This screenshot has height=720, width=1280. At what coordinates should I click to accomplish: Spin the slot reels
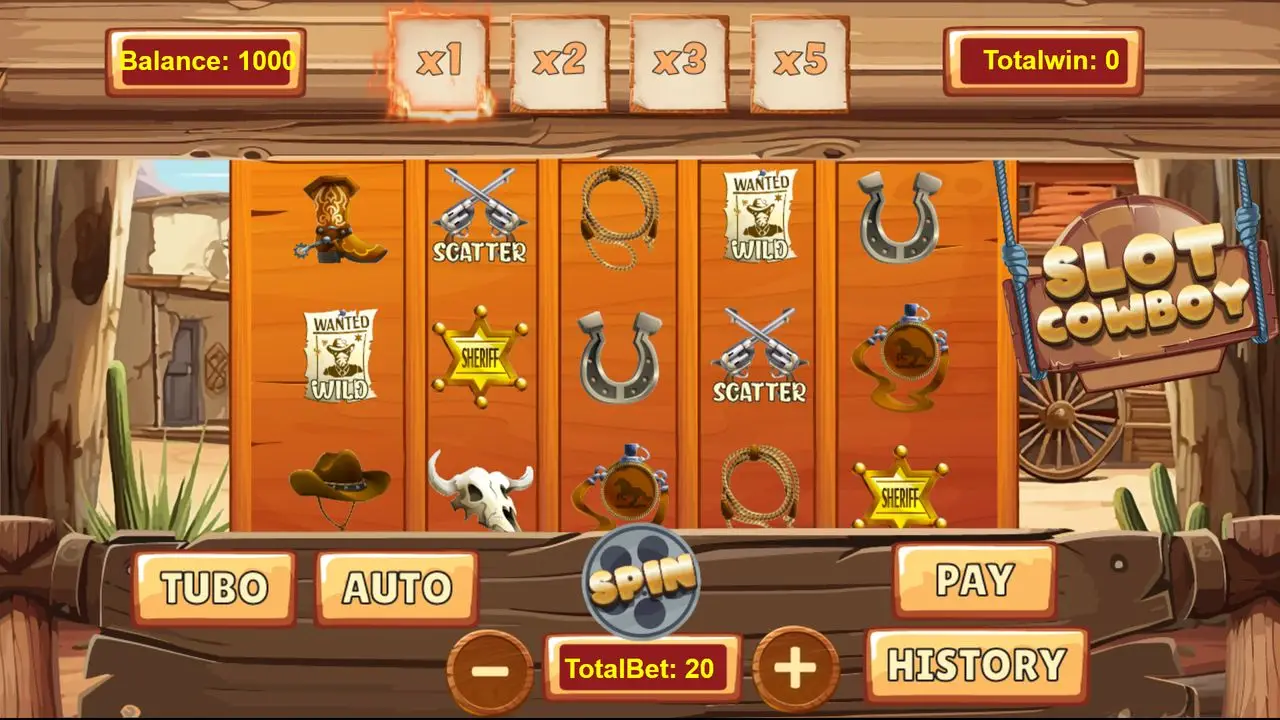click(x=641, y=580)
